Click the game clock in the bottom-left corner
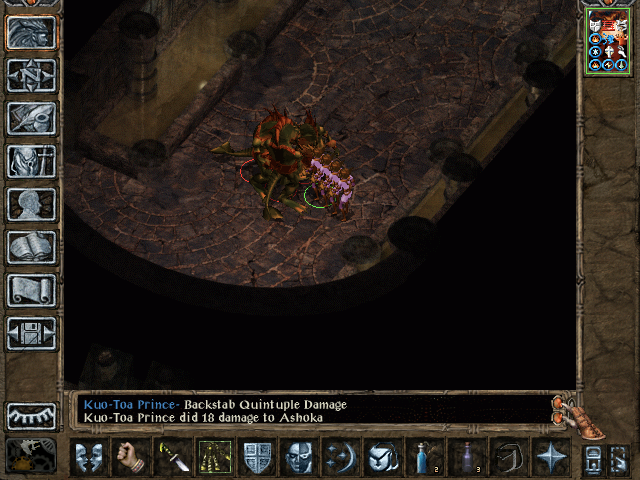This screenshot has width=640, height=480. [x=31, y=455]
